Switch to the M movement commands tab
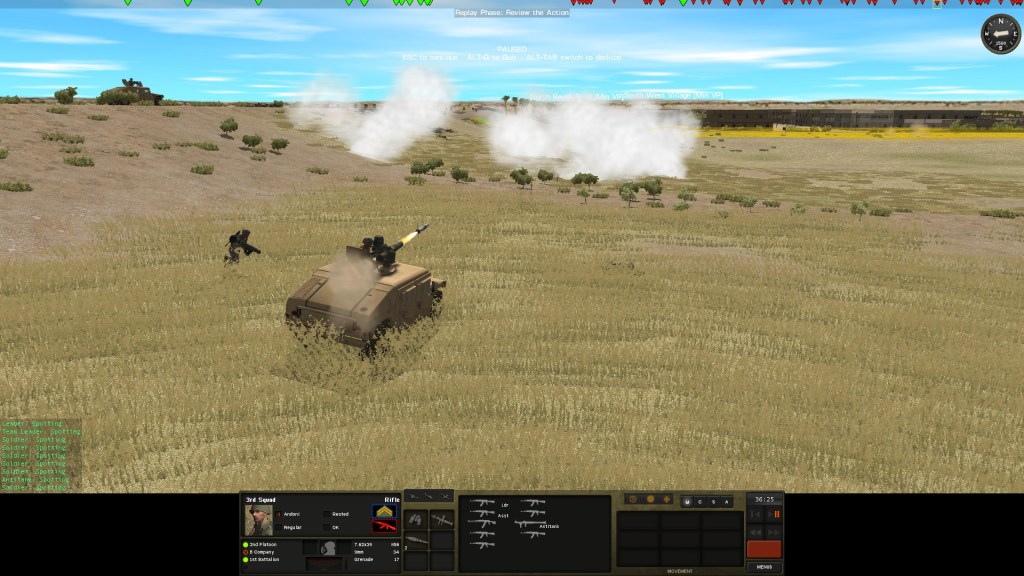Viewport: 1024px width, 576px height. [686, 501]
